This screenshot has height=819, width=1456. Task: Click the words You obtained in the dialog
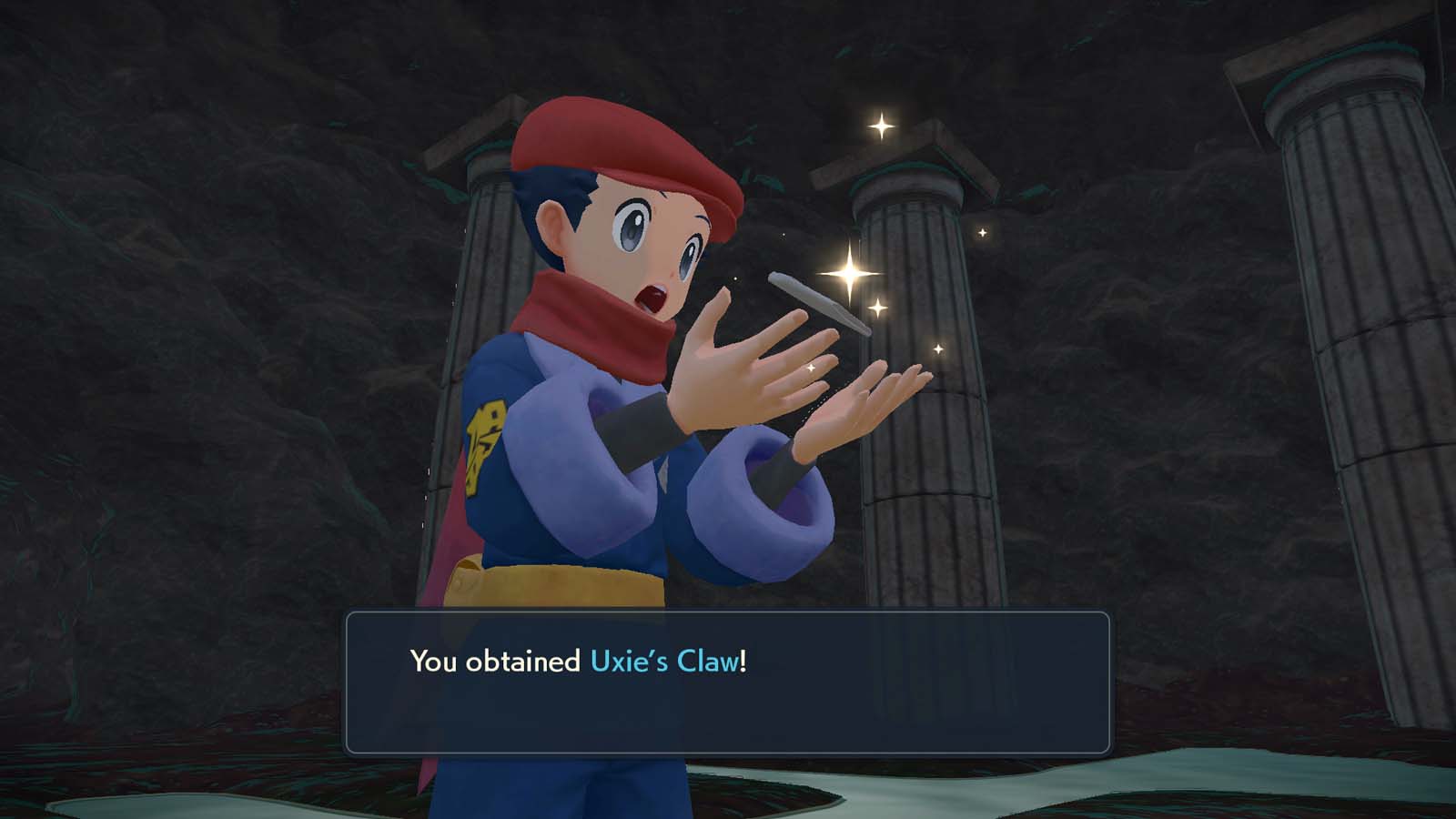click(x=496, y=661)
